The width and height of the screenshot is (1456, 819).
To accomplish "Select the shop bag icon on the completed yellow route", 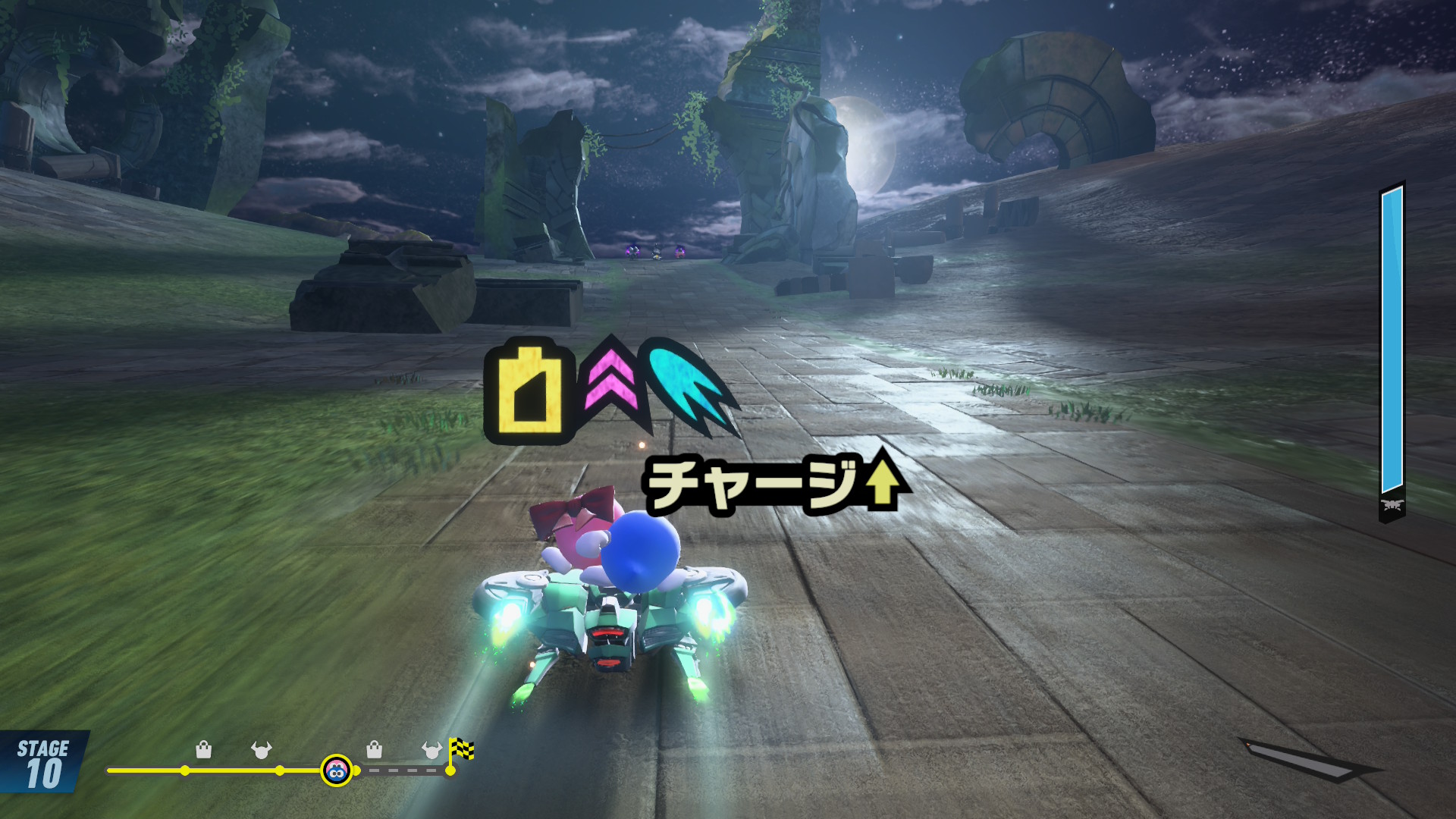I will [203, 750].
